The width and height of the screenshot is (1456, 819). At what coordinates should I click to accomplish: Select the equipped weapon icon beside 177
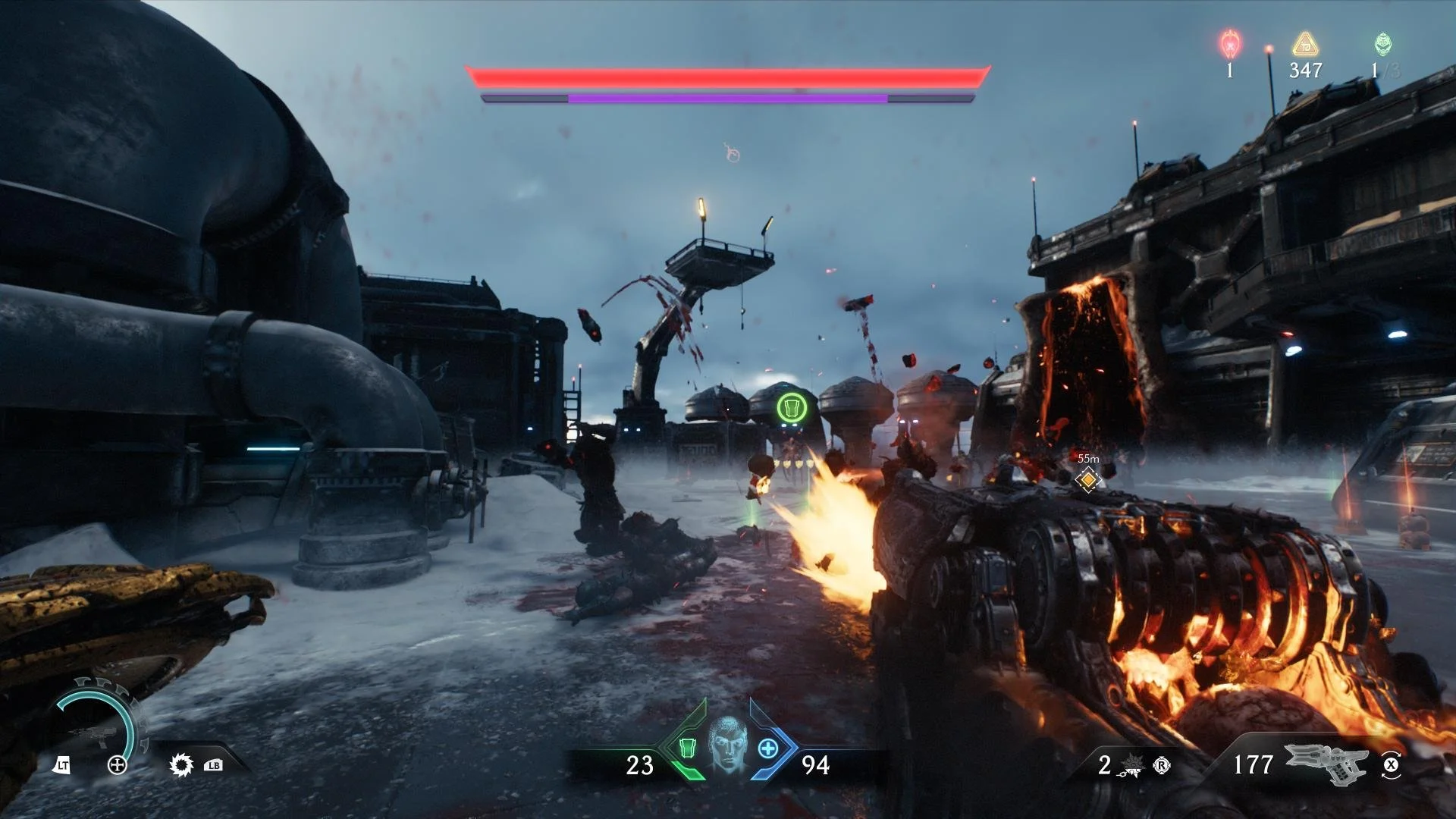1326,763
